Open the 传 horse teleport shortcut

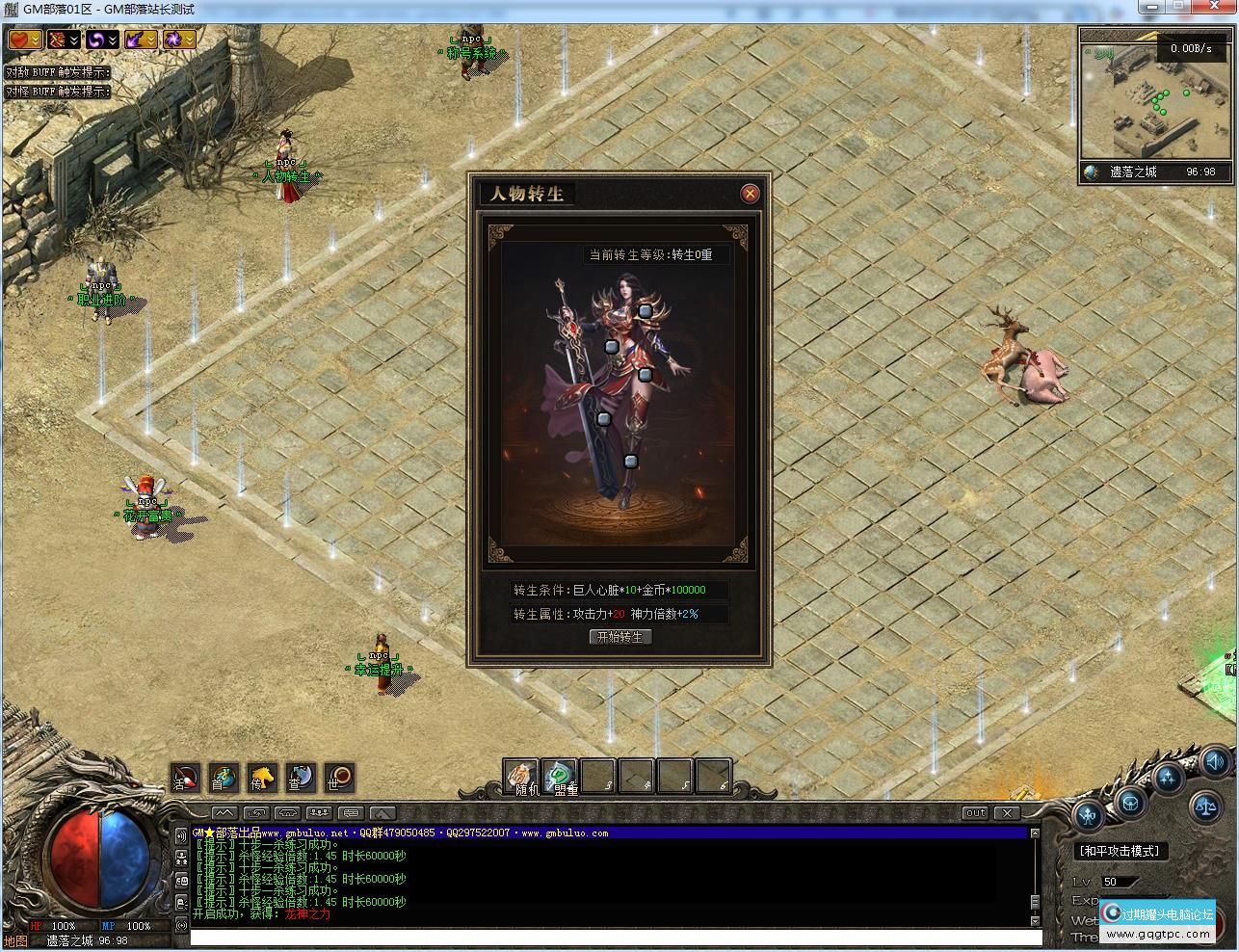coord(262,778)
